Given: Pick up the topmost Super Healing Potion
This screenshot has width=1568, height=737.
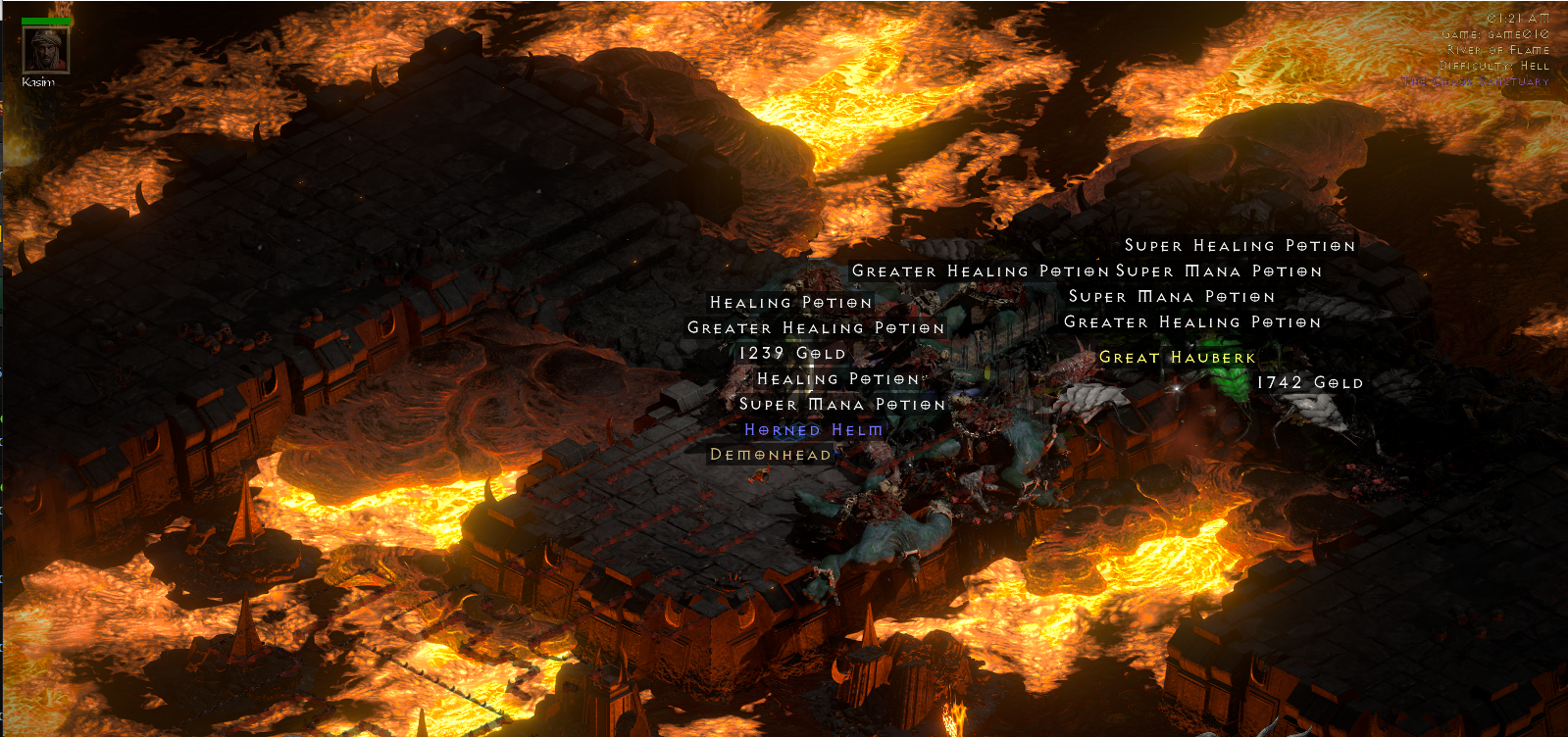Looking at the screenshot, I should (1240, 246).
